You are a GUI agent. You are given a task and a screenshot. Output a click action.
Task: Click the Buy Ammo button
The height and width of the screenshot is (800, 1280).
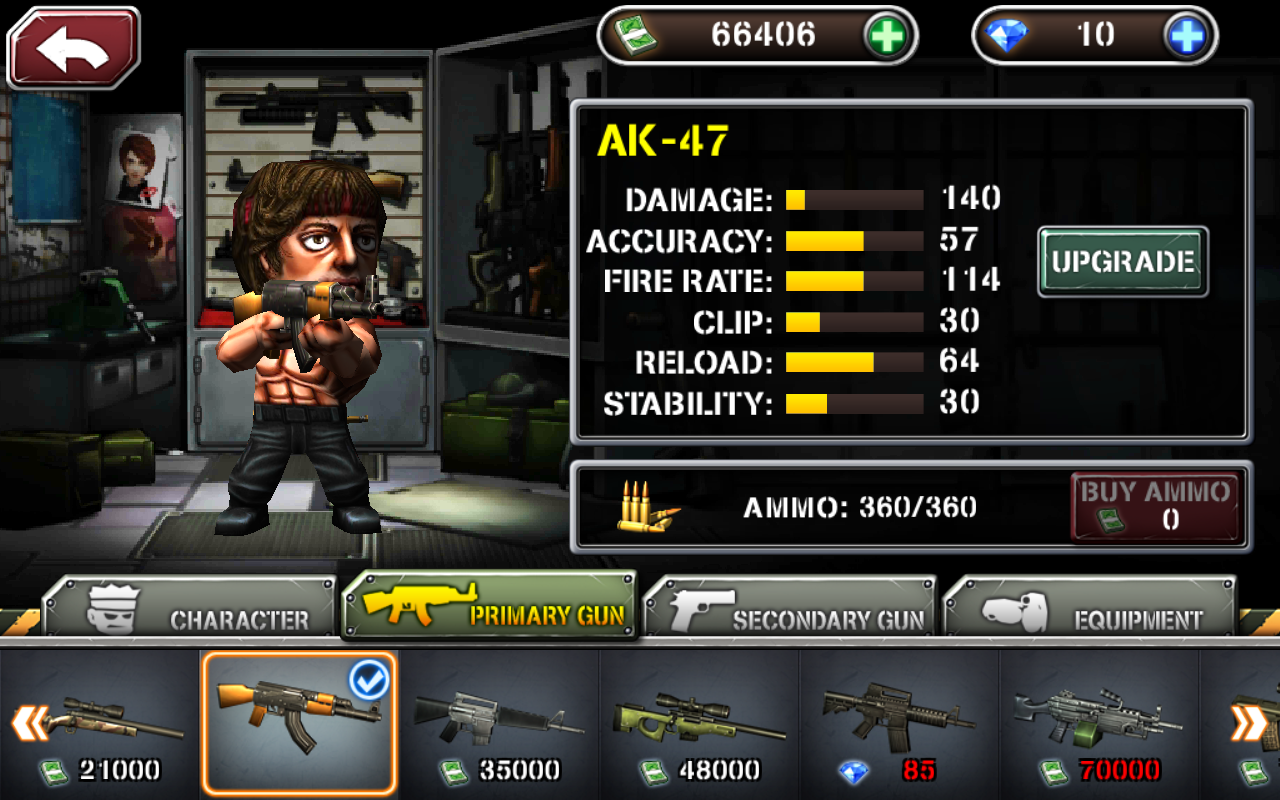pos(1155,506)
